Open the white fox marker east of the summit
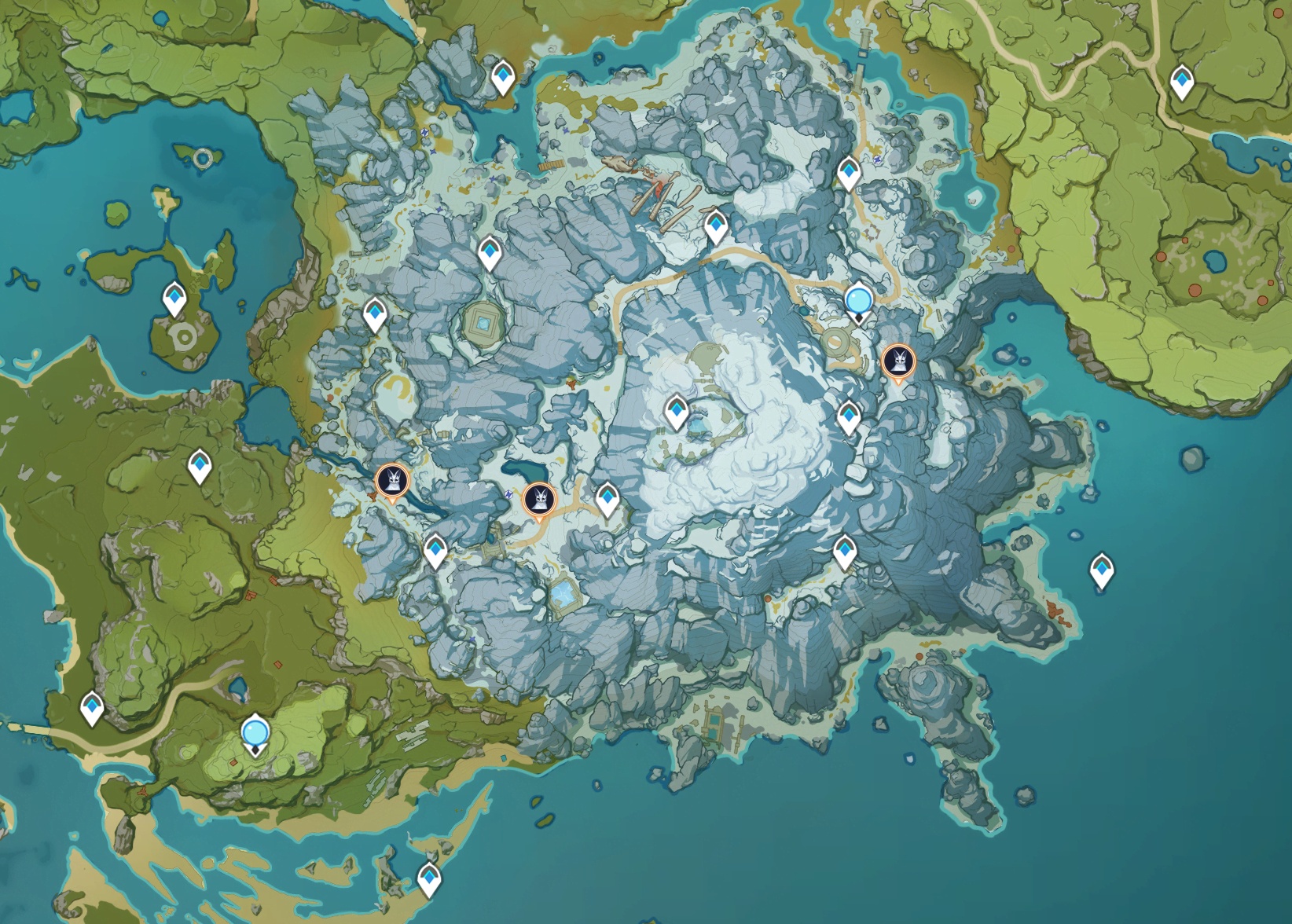 click(x=897, y=362)
